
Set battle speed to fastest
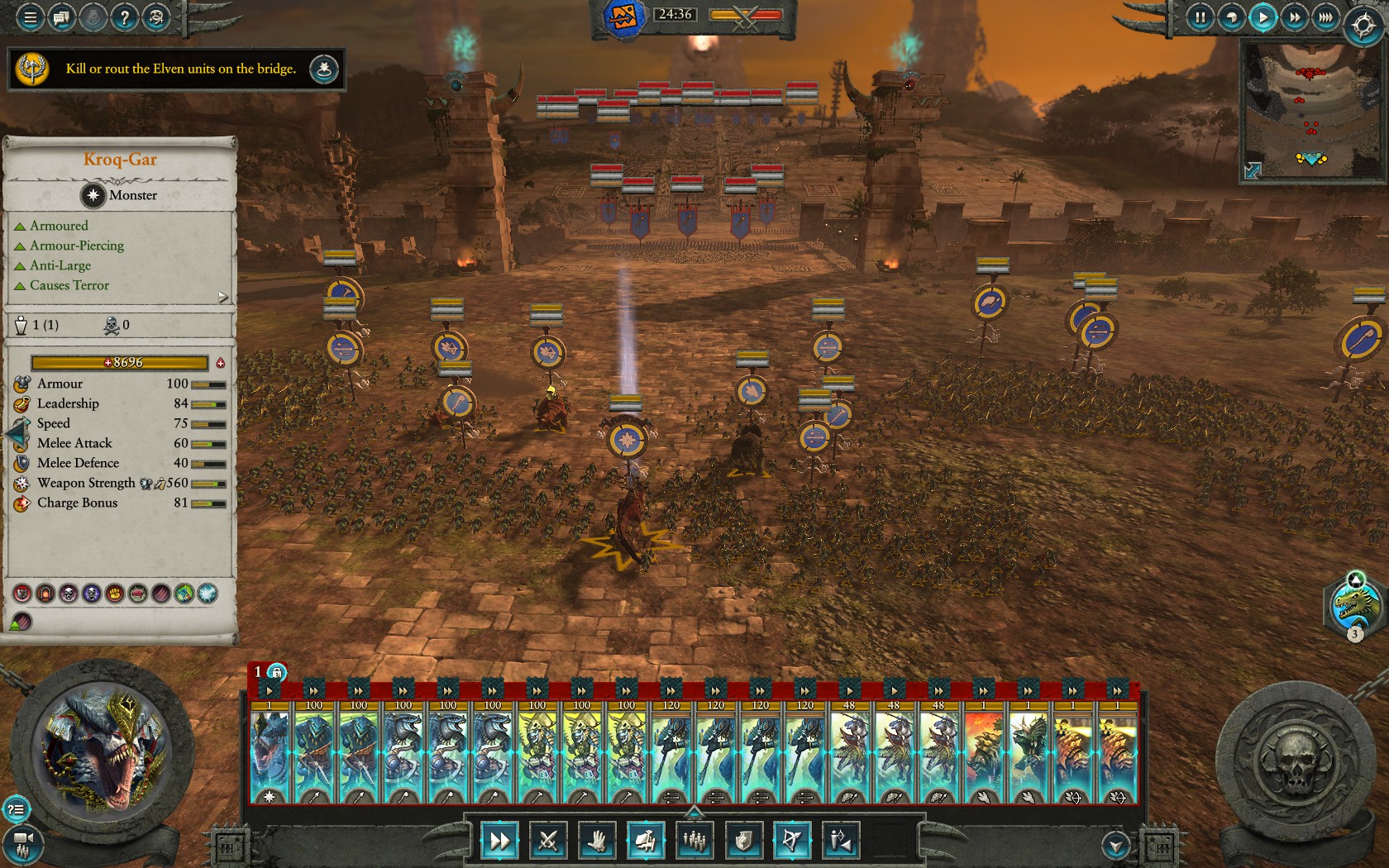click(x=1325, y=17)
